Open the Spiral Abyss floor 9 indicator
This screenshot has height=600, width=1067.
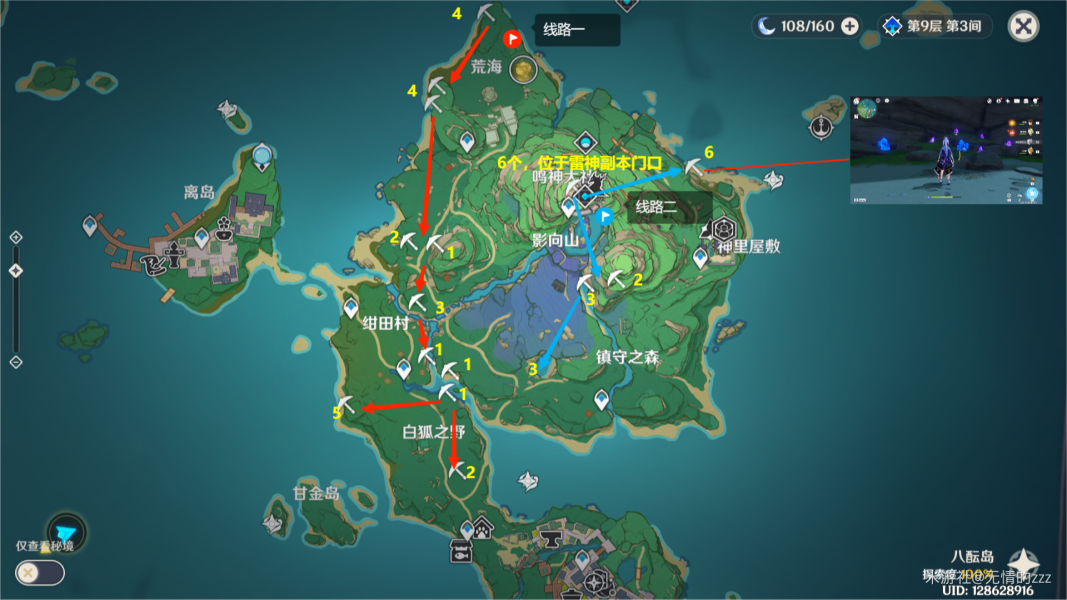(x=933, y=27)
